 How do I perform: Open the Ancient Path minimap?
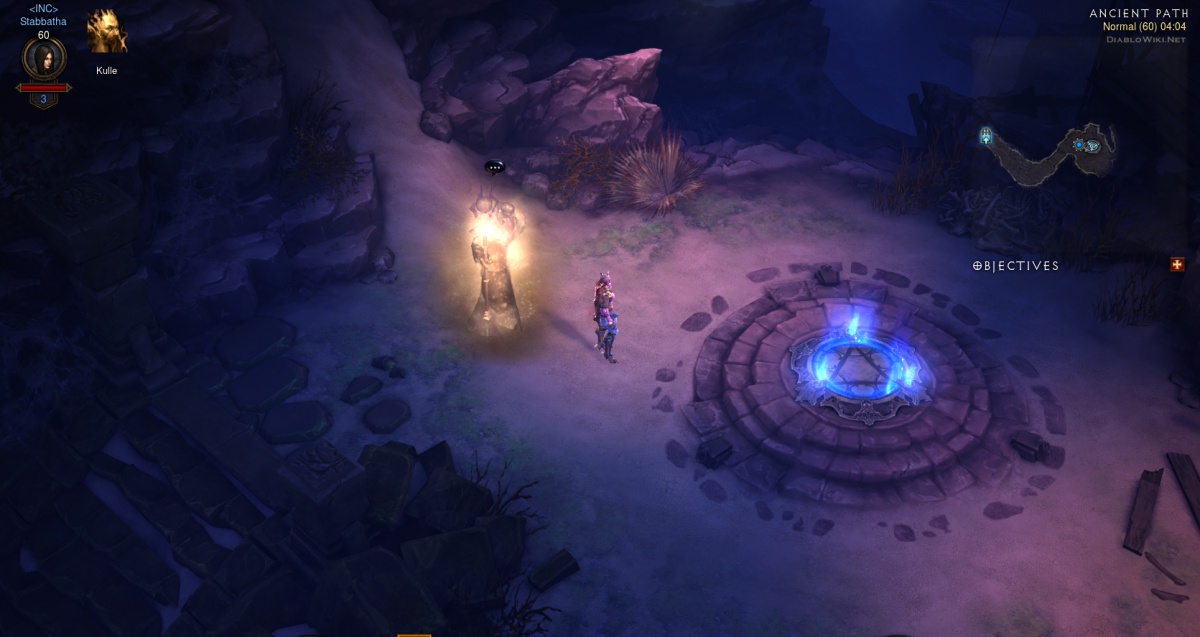1048,153
